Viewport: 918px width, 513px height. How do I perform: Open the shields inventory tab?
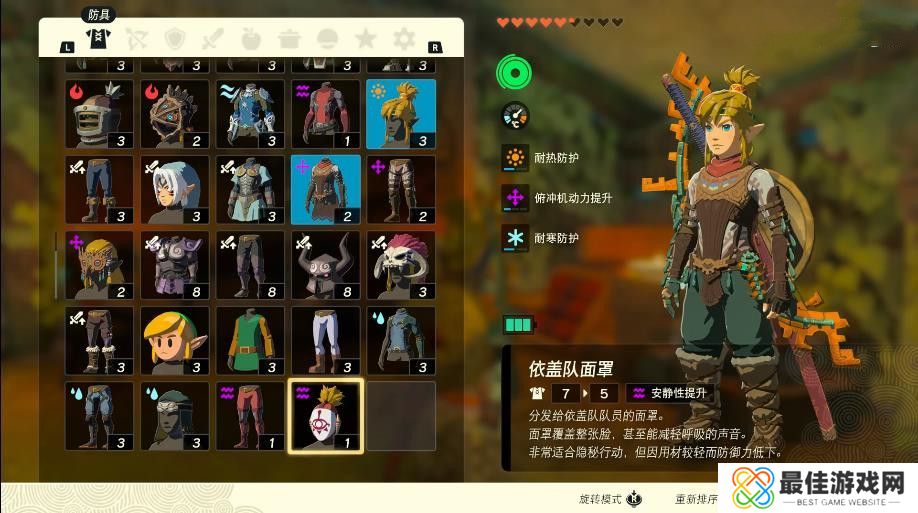coord(174,39)
